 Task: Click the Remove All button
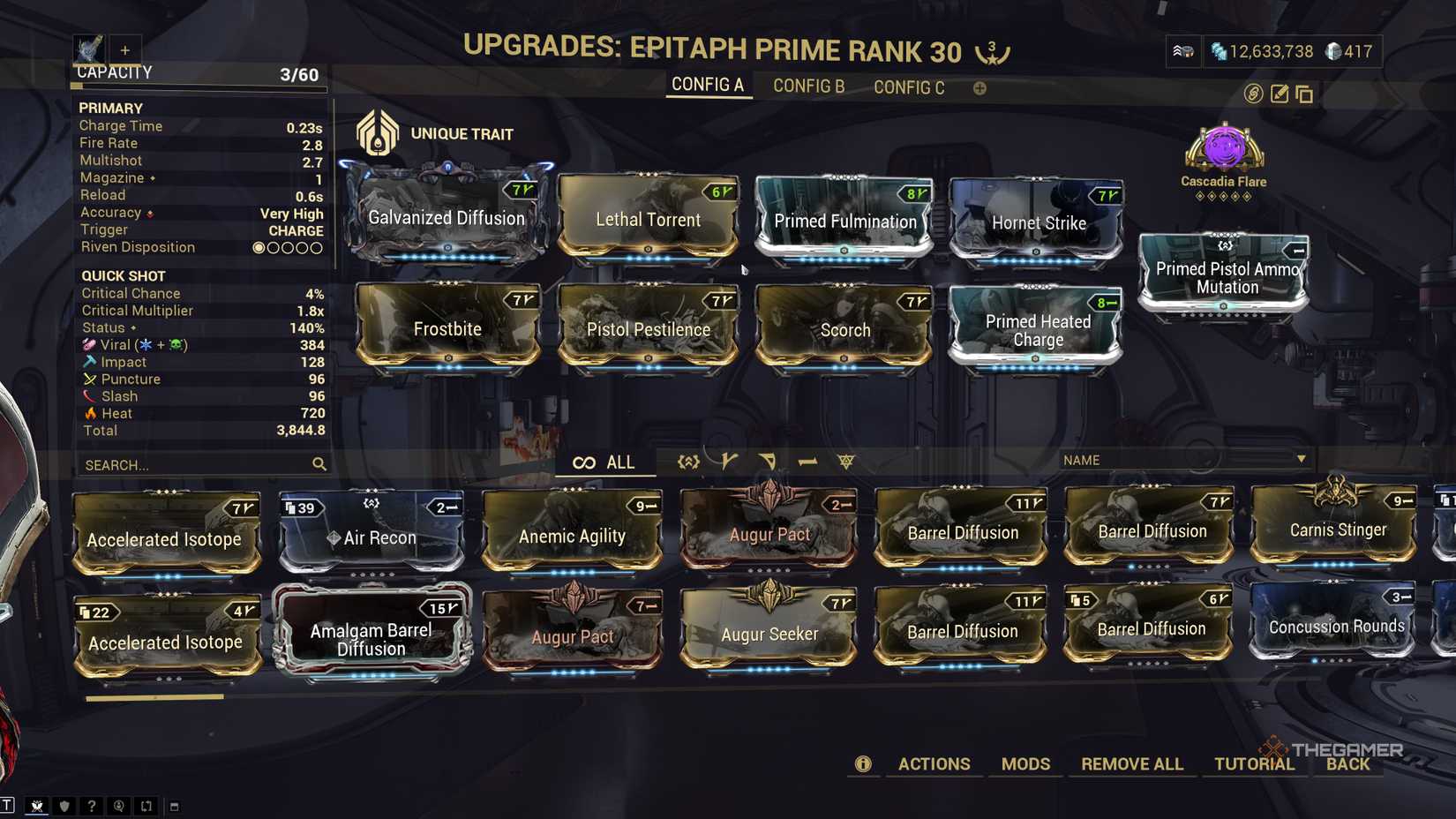(x=1132, y=764)
